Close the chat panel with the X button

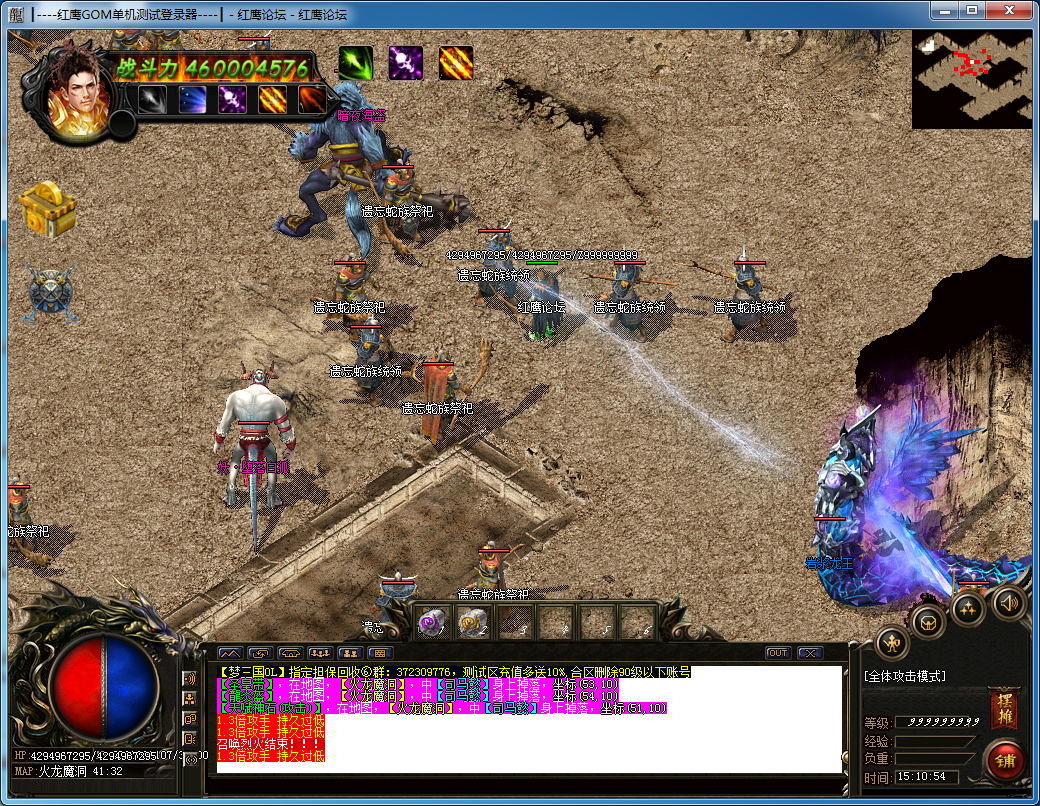(x=810, y=653)
